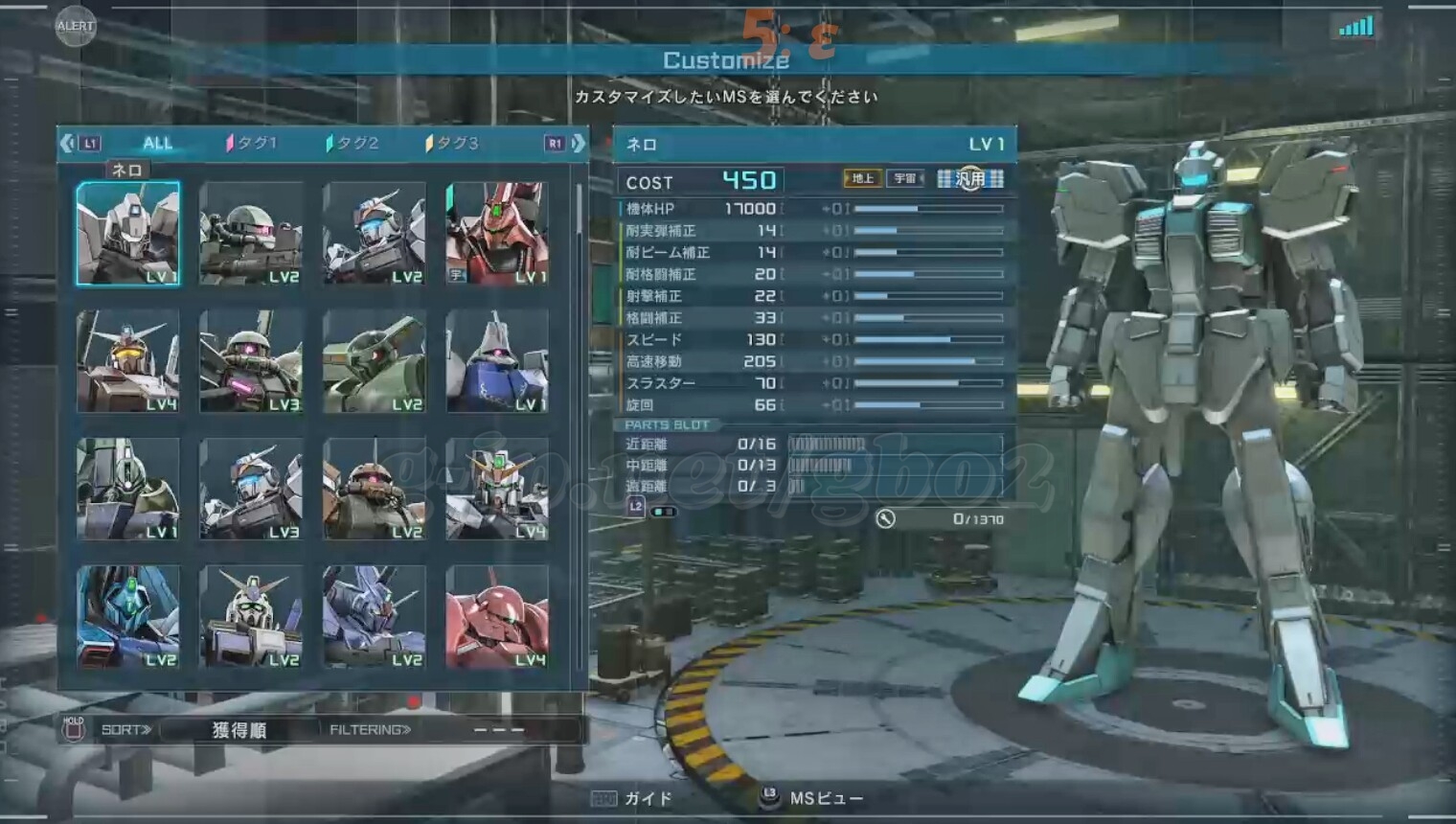This screenshot has width=1456, height=824.
Task: Pick the brown LV2 Zaku thumbnail
Action: [374, 489]
